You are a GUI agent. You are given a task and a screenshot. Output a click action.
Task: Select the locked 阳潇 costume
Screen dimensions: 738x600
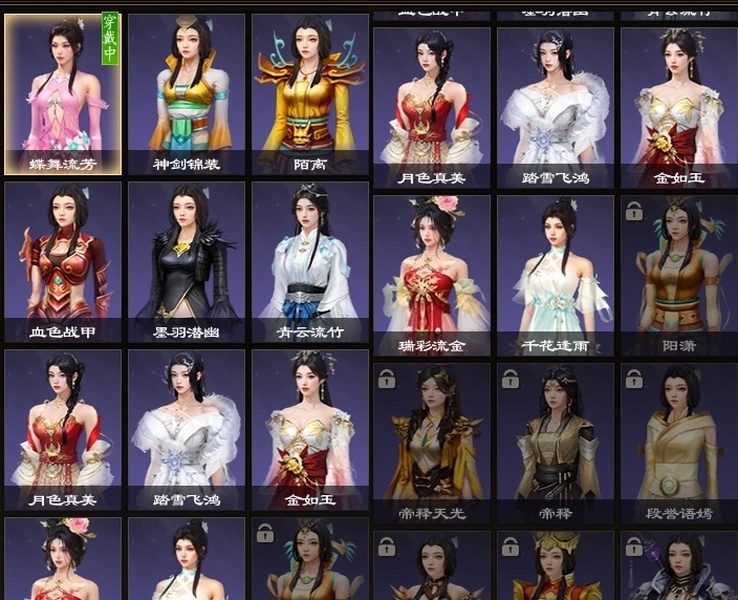point(678,275)
